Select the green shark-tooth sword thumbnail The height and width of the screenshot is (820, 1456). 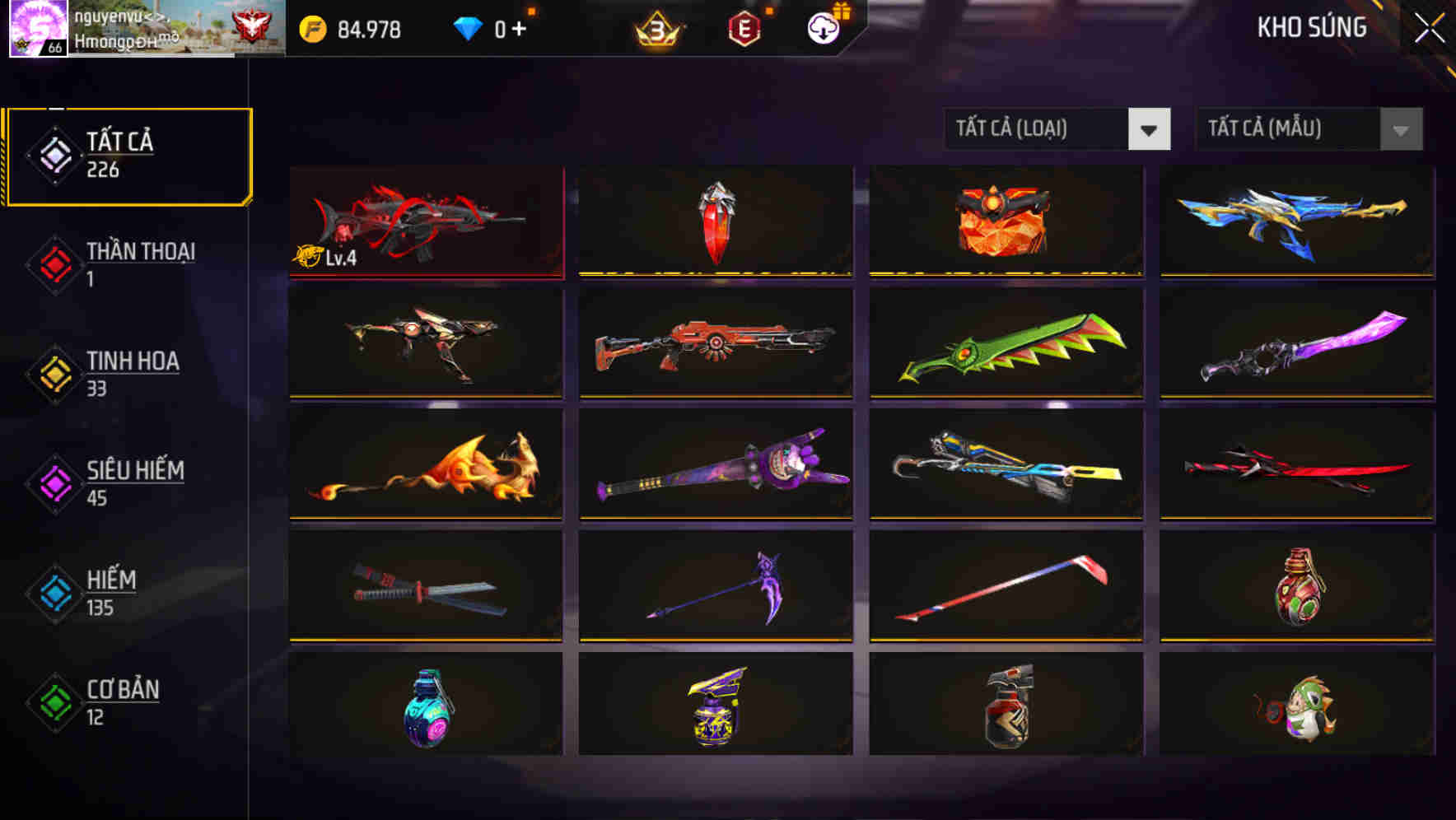[1006, 345]
